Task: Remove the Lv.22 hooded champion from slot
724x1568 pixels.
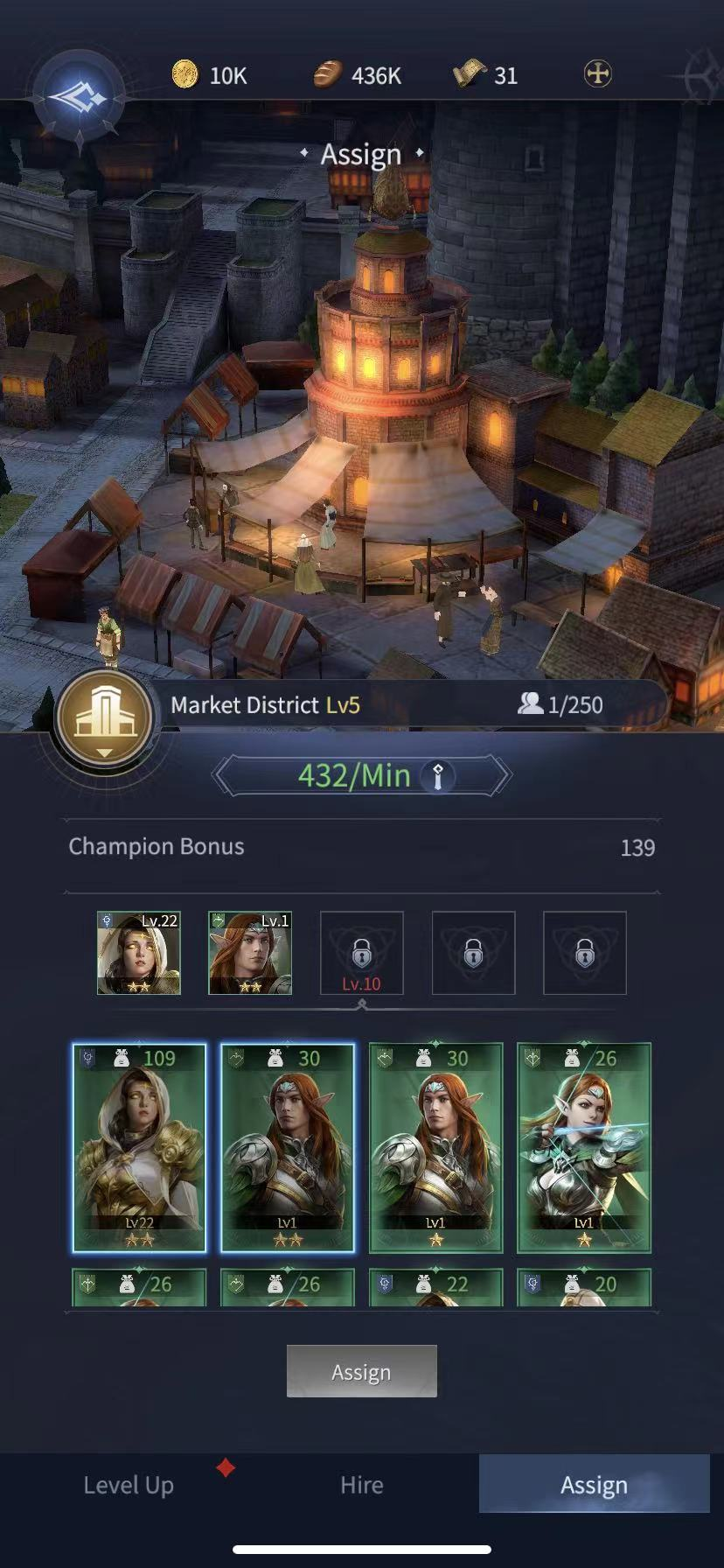Action: [x=139, y=953]
